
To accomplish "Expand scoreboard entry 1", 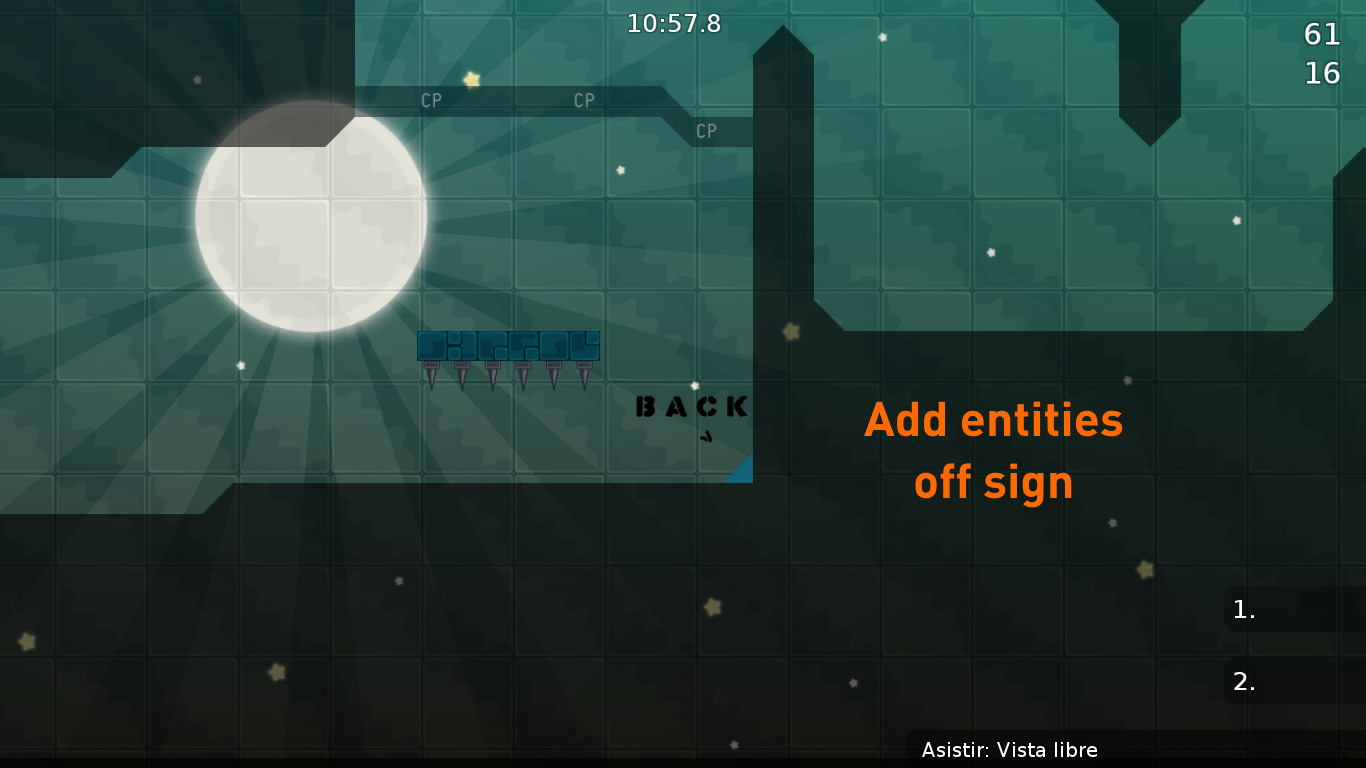I will 1243,610.
